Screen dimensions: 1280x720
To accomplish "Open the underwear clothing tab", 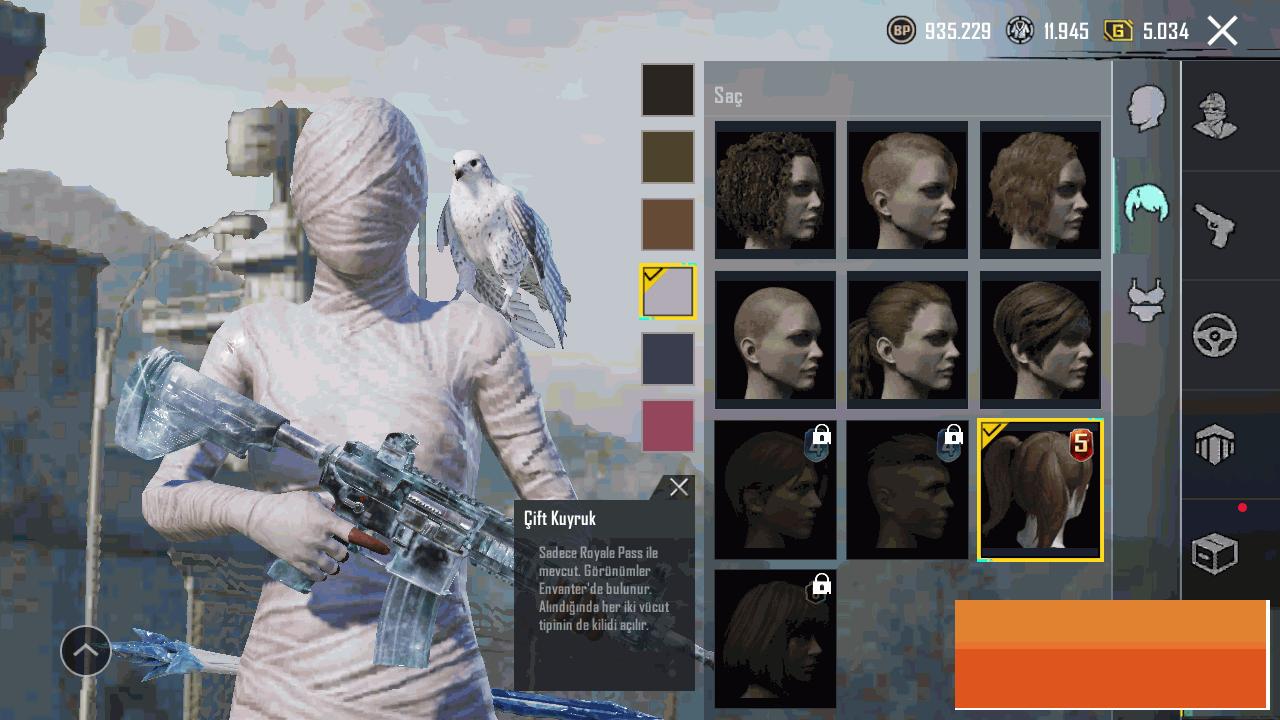I will [x=1146, y=299].
